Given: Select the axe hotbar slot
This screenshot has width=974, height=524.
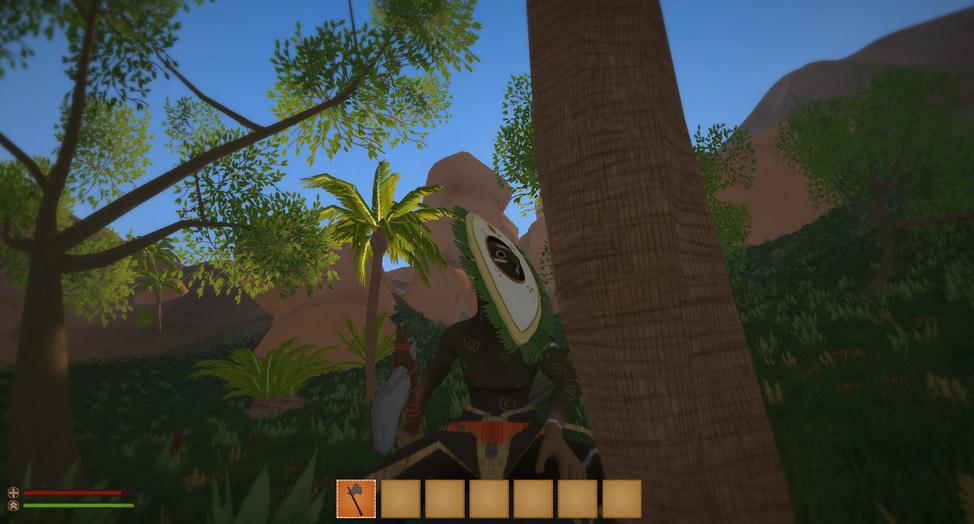Looking at the screenshot, I should [x=356, y=498].
